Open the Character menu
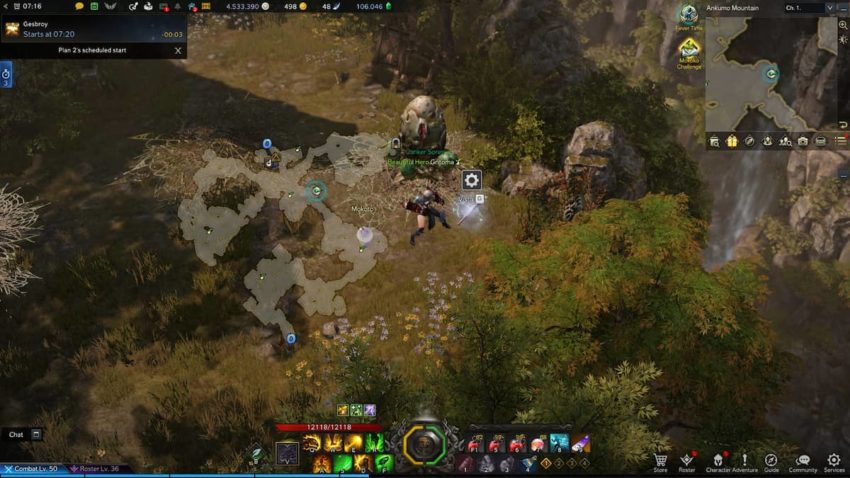Image resolution: width=850 pixels, height=478 pixels. (x=717, y=461)
